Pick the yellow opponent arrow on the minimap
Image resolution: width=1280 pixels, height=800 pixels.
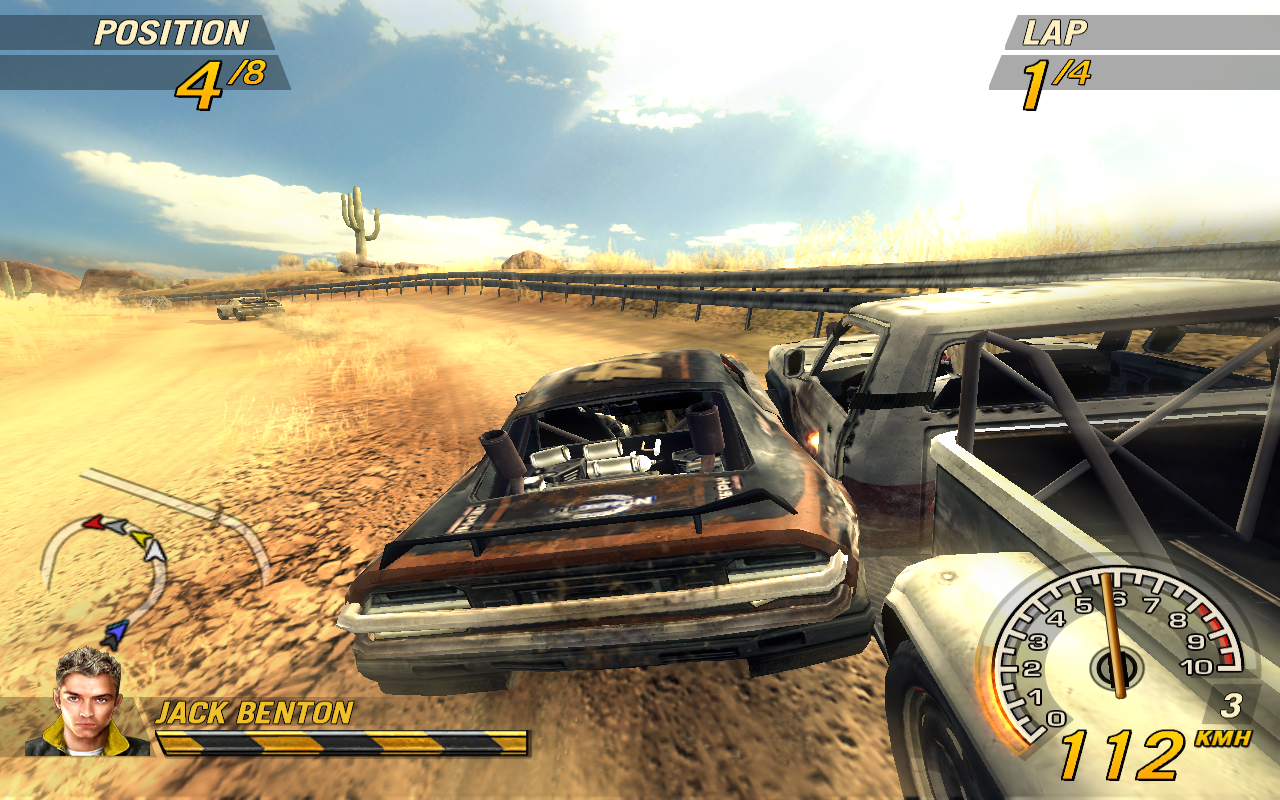pyautogui.click(x=139, y=537)
